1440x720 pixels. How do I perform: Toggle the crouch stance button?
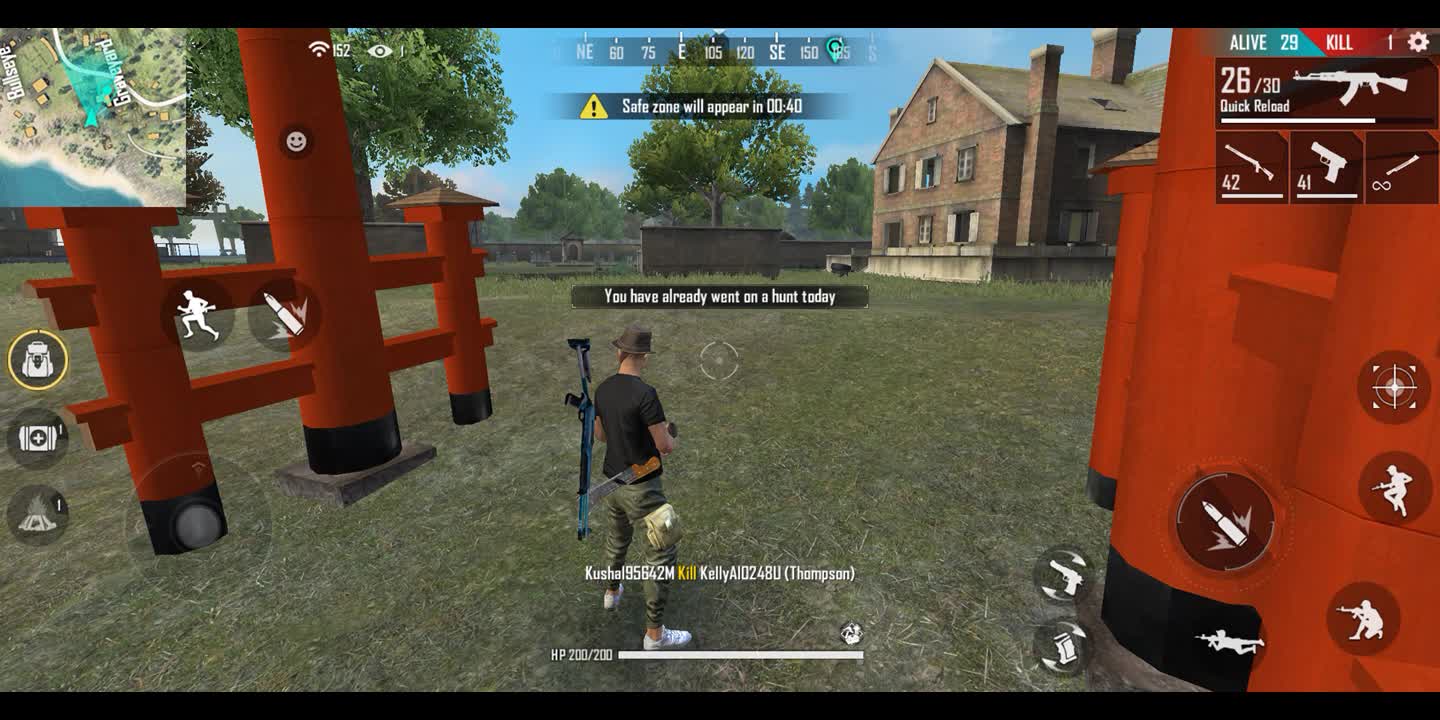pyautogui.click(x=1362, y=619)
